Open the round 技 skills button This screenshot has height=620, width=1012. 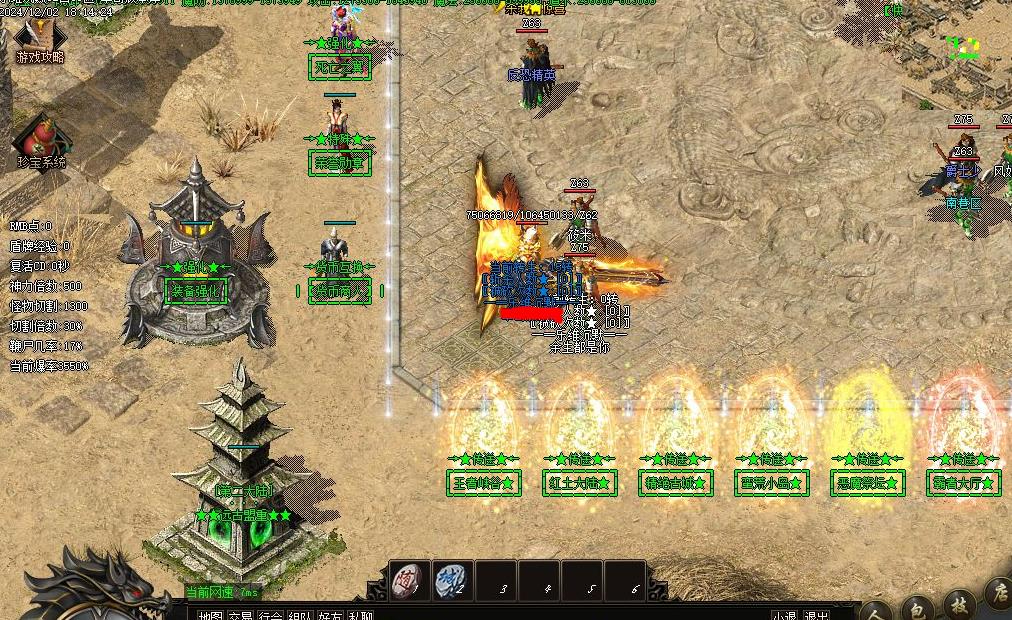(x=958, y=603)
